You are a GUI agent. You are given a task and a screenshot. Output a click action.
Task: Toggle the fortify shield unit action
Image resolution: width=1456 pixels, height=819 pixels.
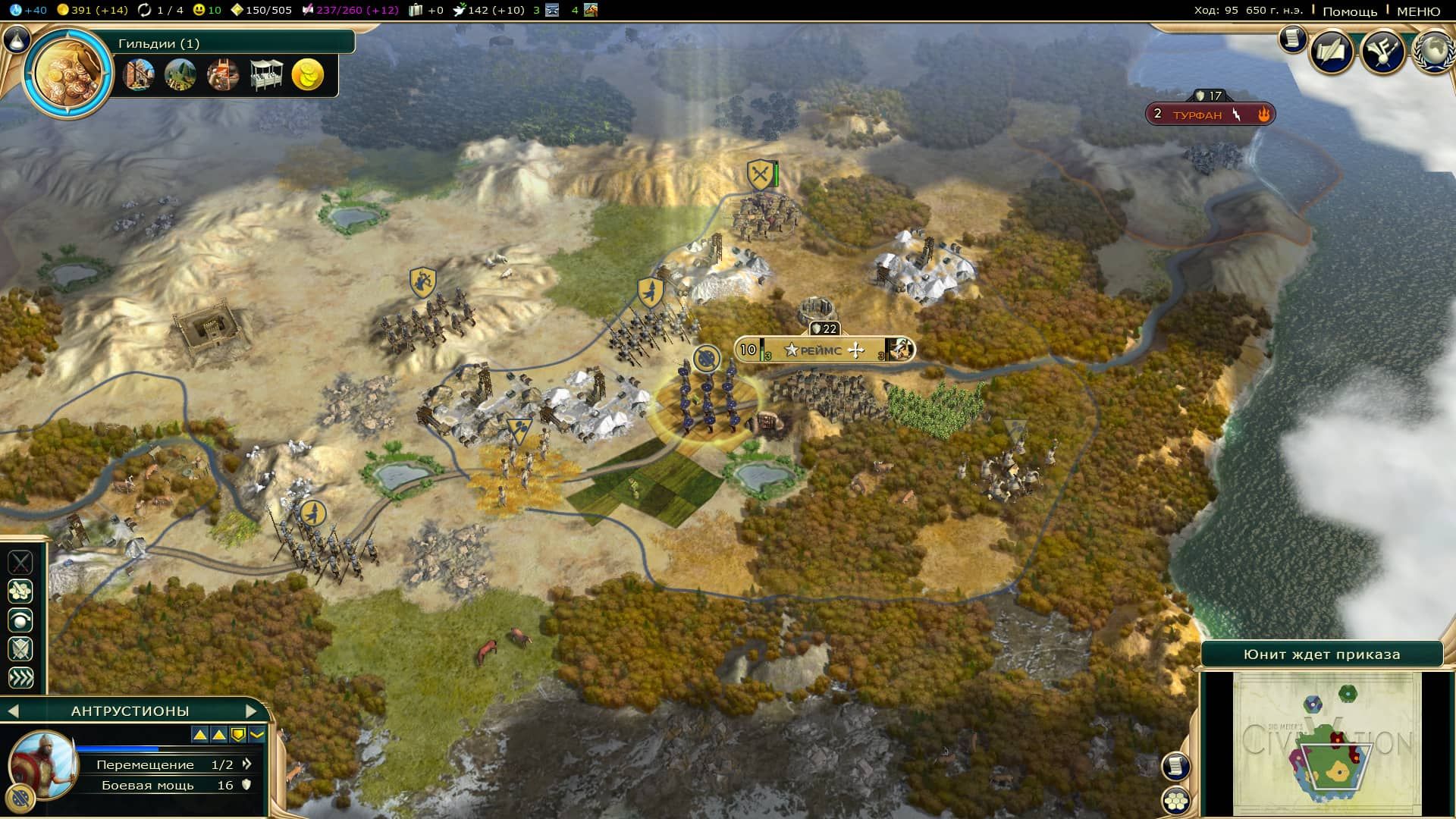(x=21, y=648)
